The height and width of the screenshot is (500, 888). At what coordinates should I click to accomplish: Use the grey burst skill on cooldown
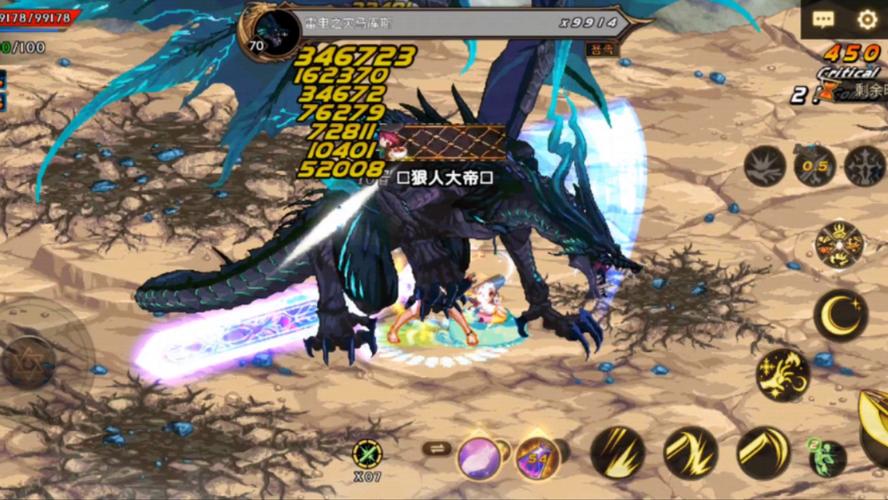point(765,166)
